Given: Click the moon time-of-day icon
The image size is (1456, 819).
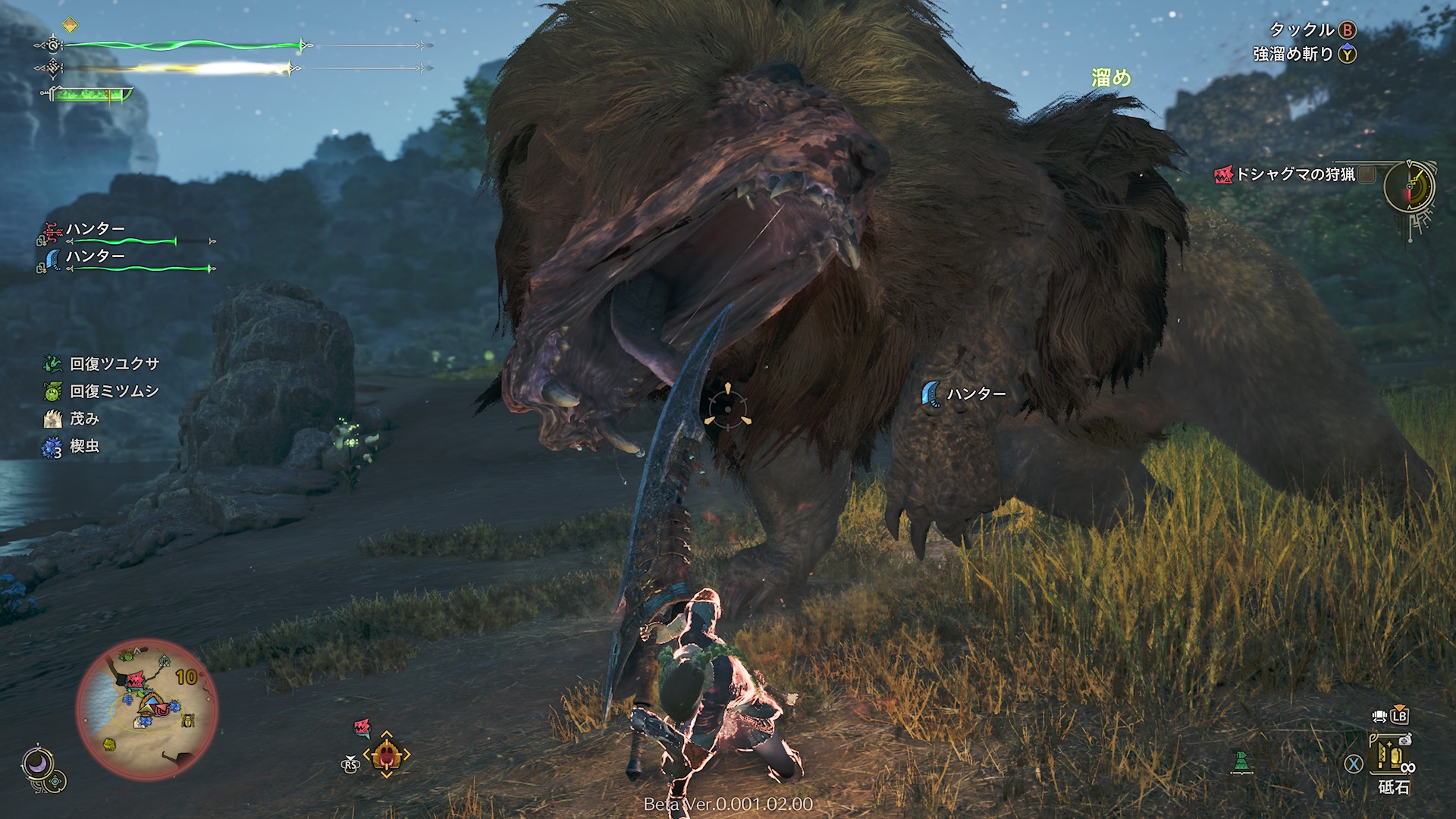Looking at the screenshot, I should tap(36, 763).
